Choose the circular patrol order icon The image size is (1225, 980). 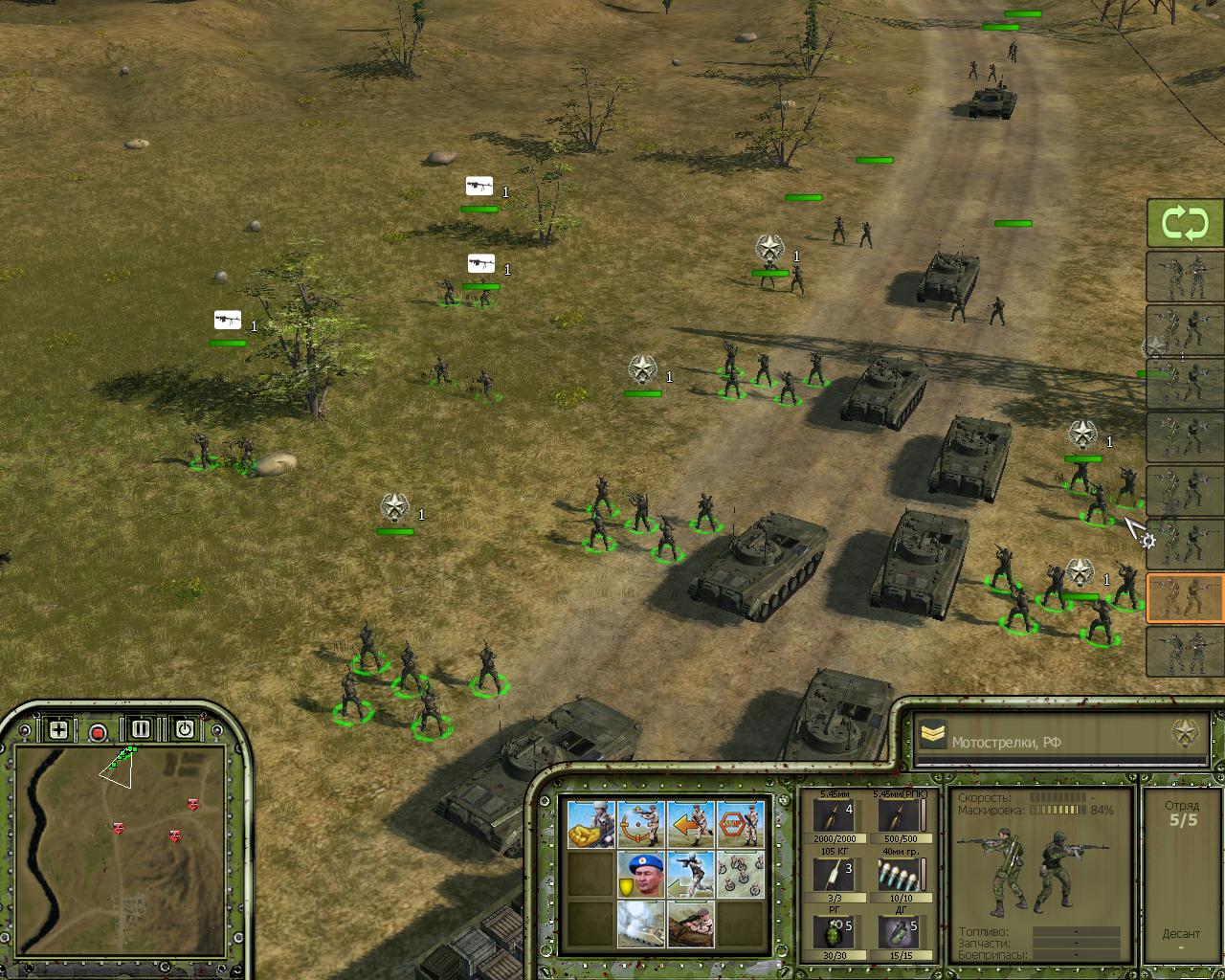click(640, 825)
